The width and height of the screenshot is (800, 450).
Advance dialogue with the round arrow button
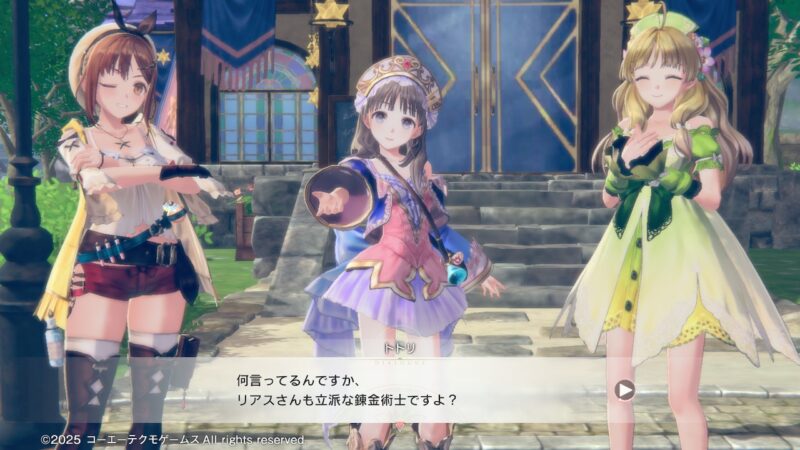pos(625,389)
